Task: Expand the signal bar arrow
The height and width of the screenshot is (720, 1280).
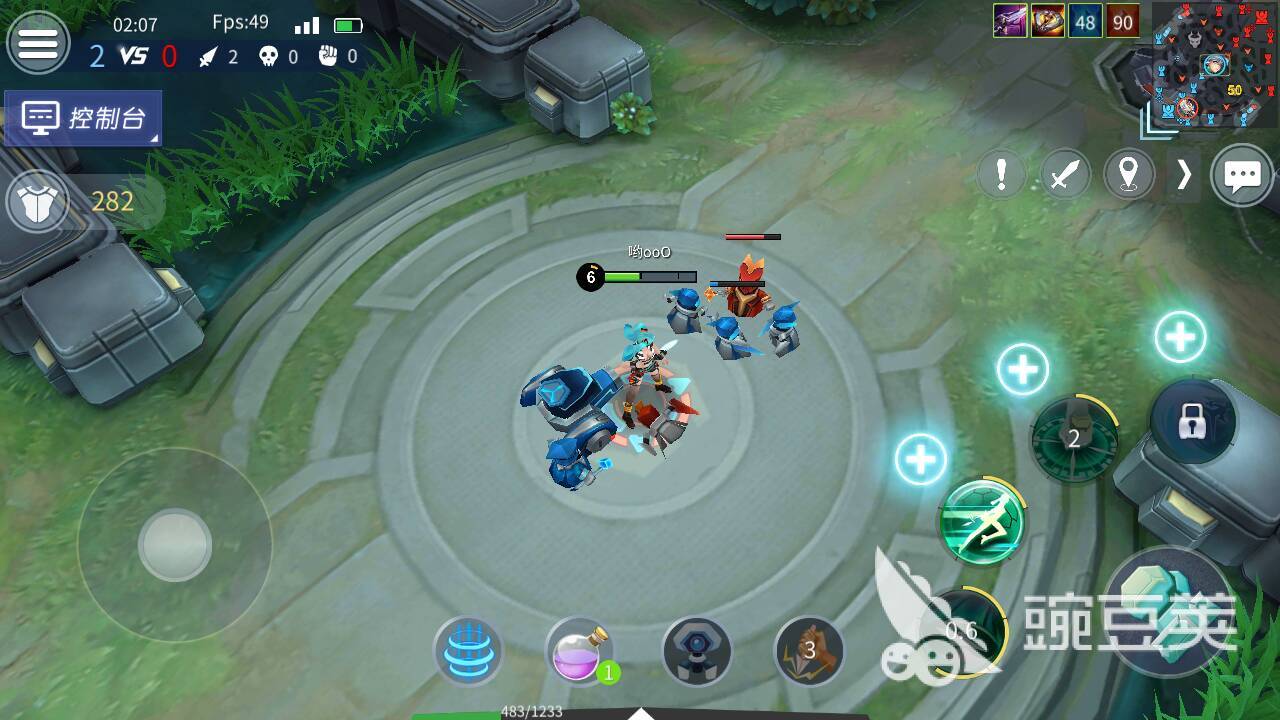Action: click(x=1184, y=175)
